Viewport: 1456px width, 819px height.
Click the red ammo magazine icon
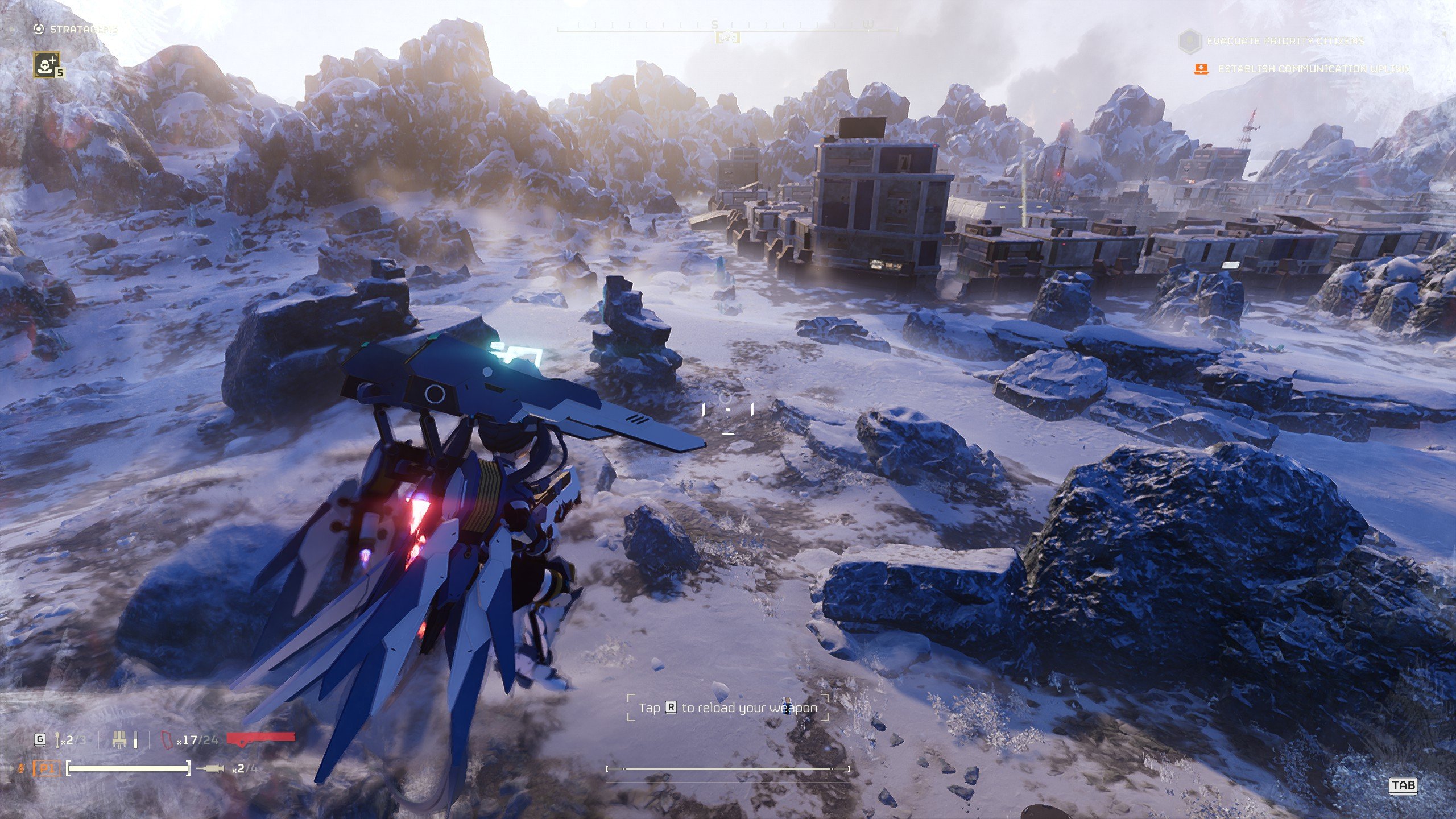tap(167, 740)
